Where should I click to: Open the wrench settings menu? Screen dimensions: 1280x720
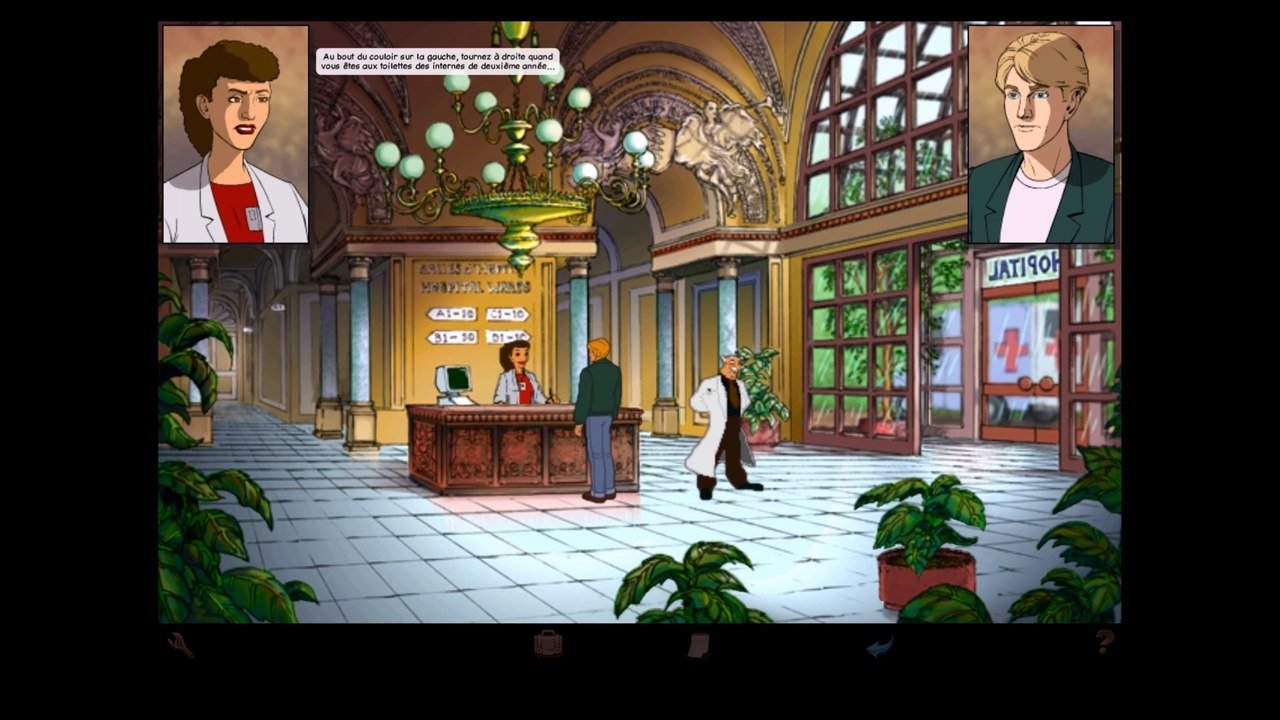click(x=181, y=645)
